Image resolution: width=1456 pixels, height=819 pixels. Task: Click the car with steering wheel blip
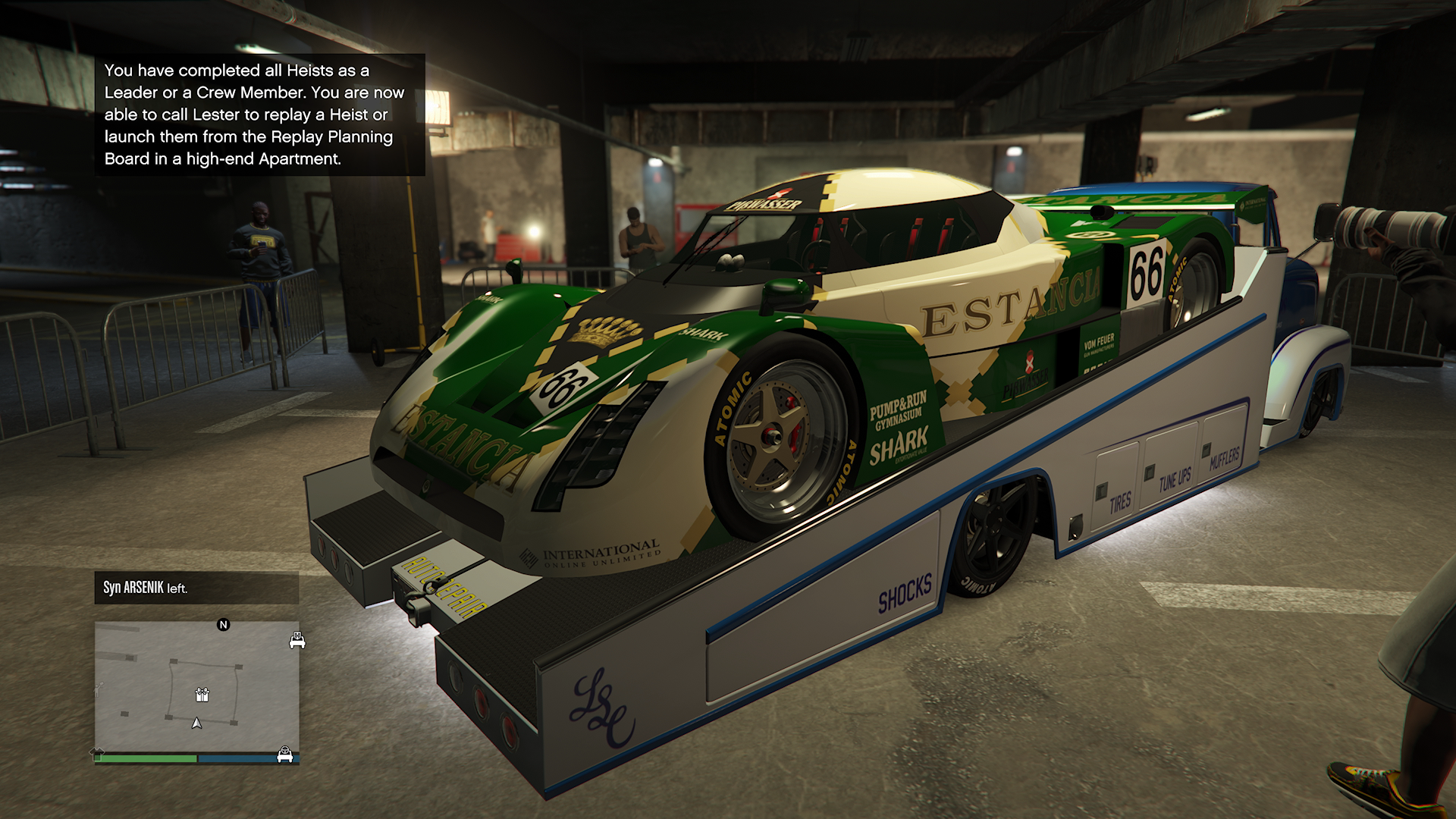click(x=285, y=755)
